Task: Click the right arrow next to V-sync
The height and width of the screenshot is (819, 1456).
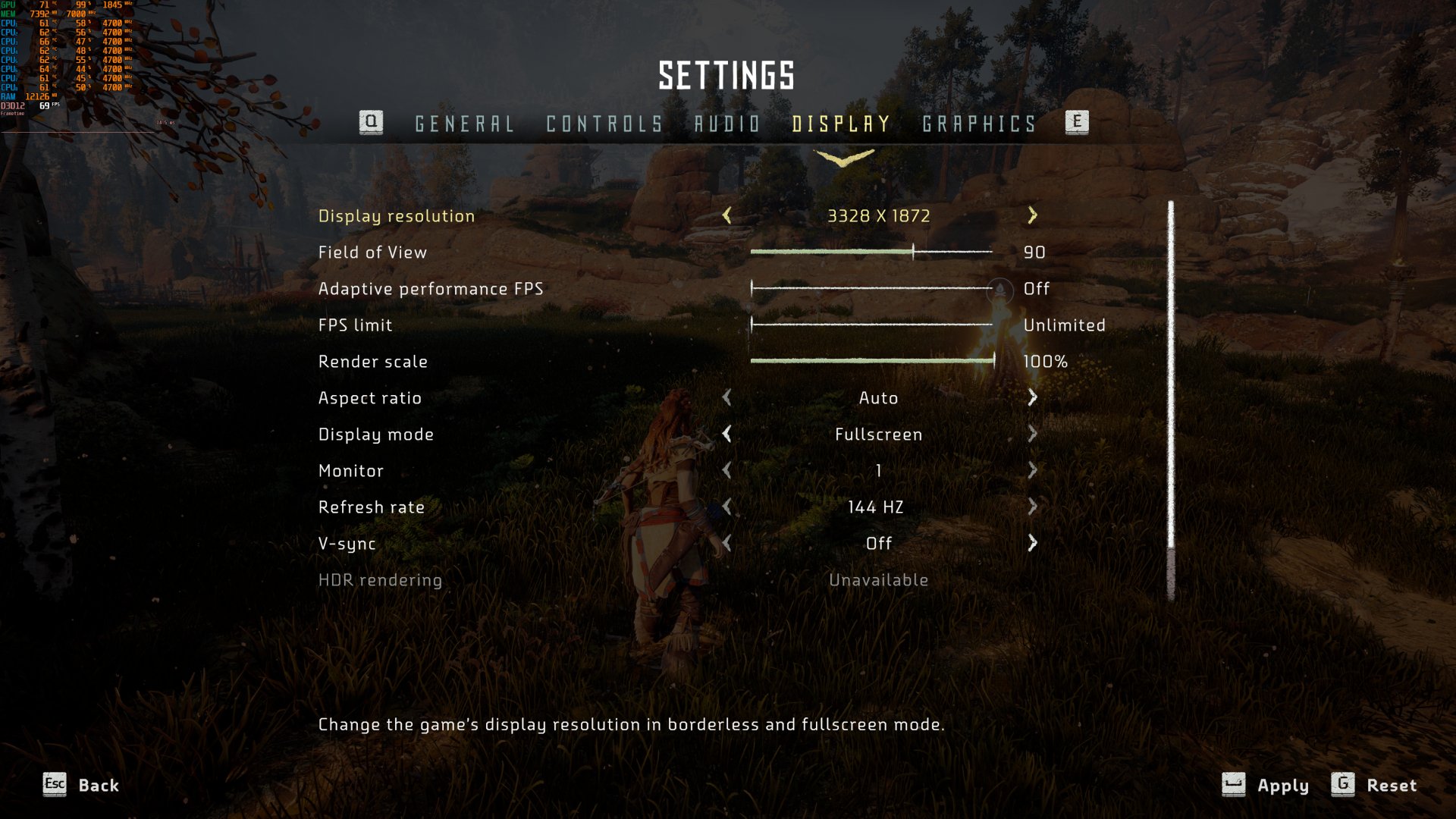Action: [1031, 544]
